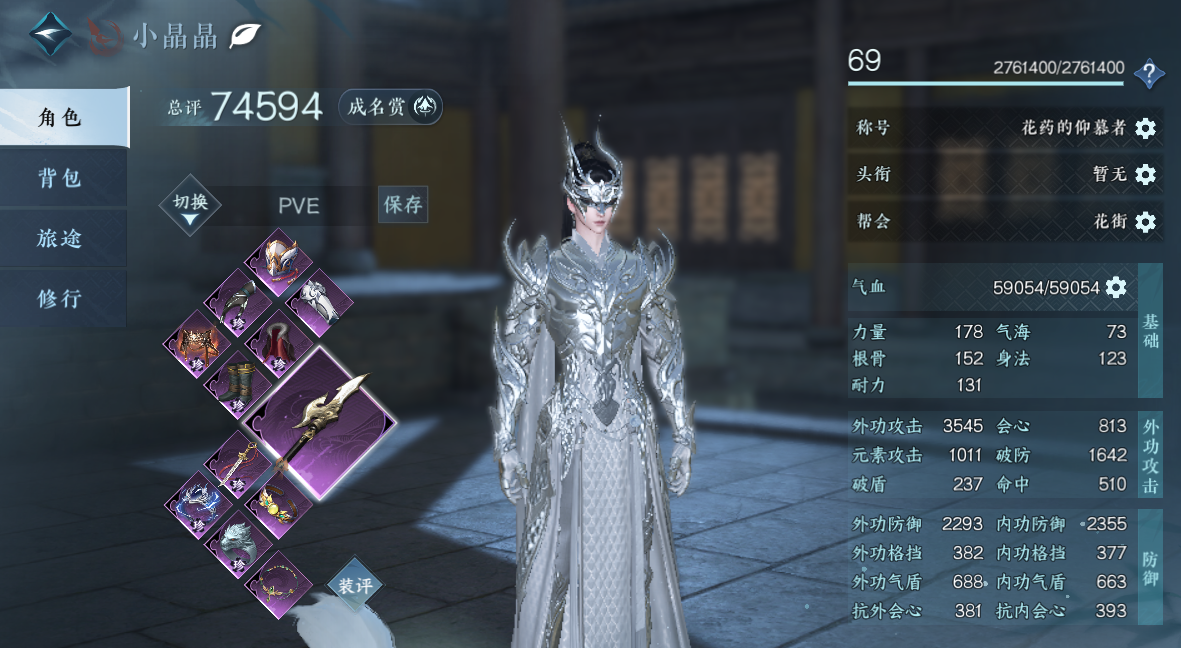1181x648 pixels.
Task: Pick the silver beast-head ring slot
Action: [236, 542]
